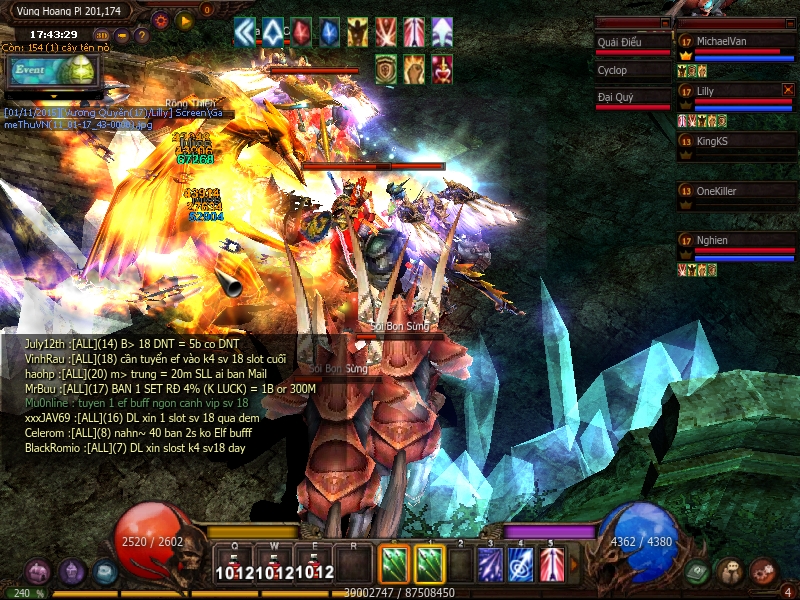
Task: Use the Q potion hotkey slot
Action: click(x=233, y=564)
